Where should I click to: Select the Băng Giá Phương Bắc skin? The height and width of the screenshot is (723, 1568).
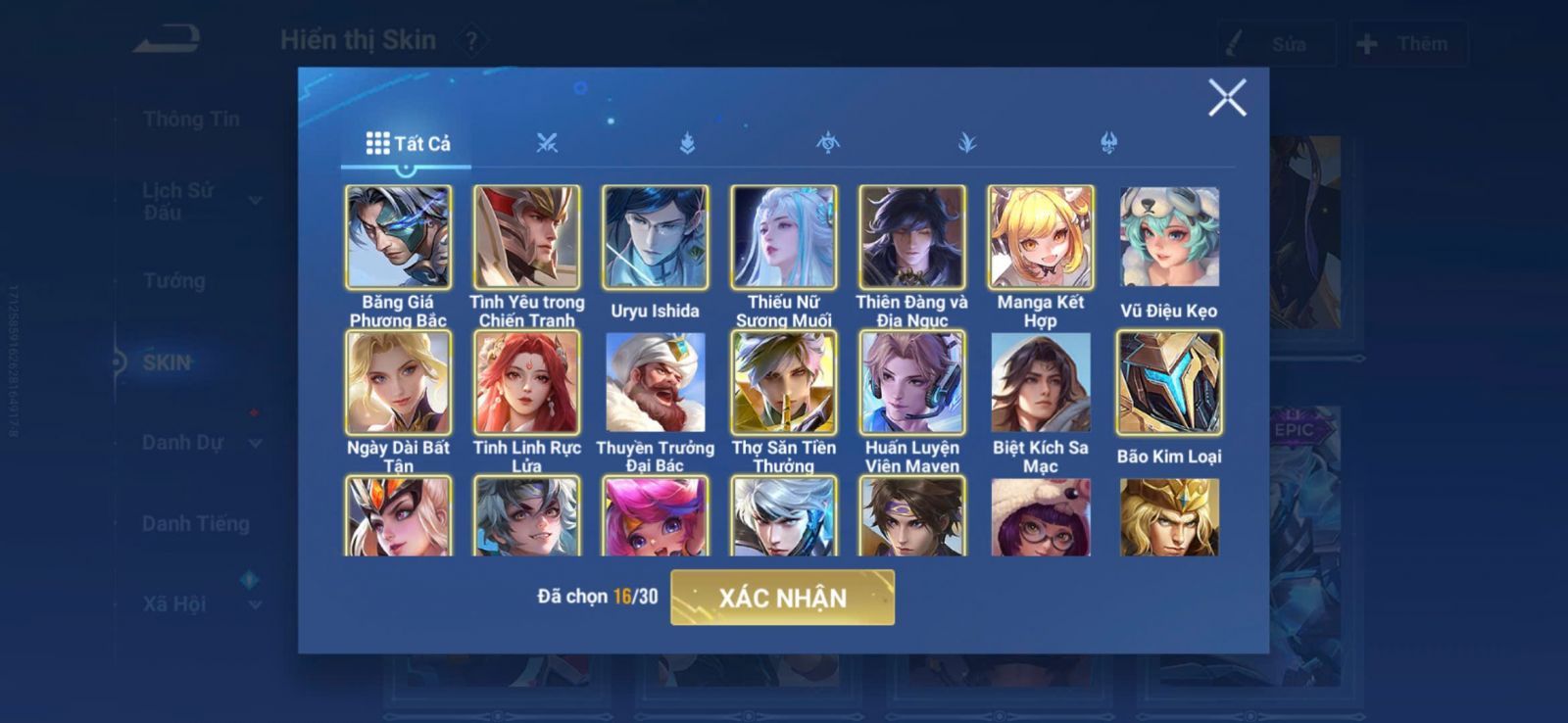(398, 237)
